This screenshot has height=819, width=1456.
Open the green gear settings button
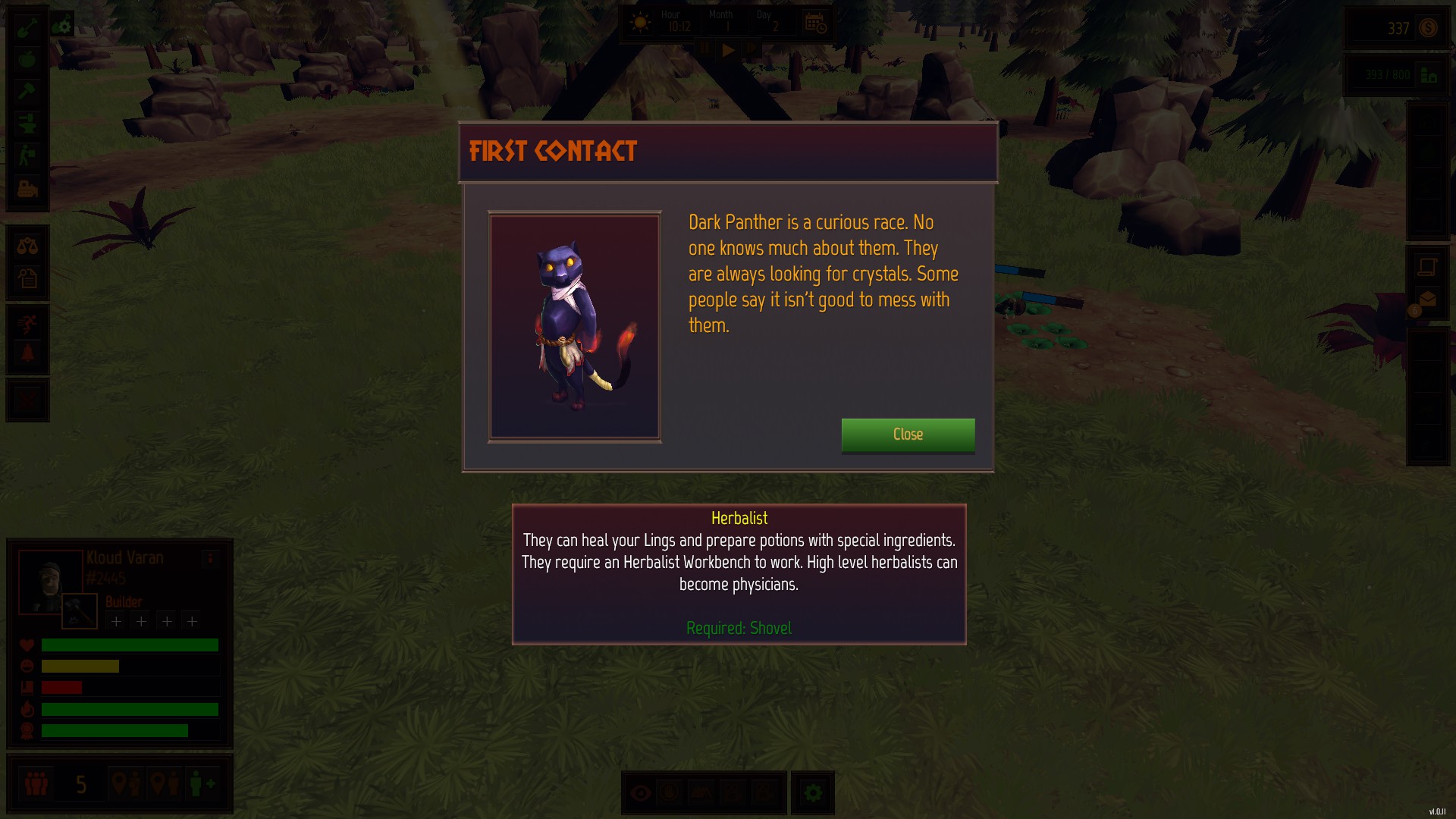[813, 793]
